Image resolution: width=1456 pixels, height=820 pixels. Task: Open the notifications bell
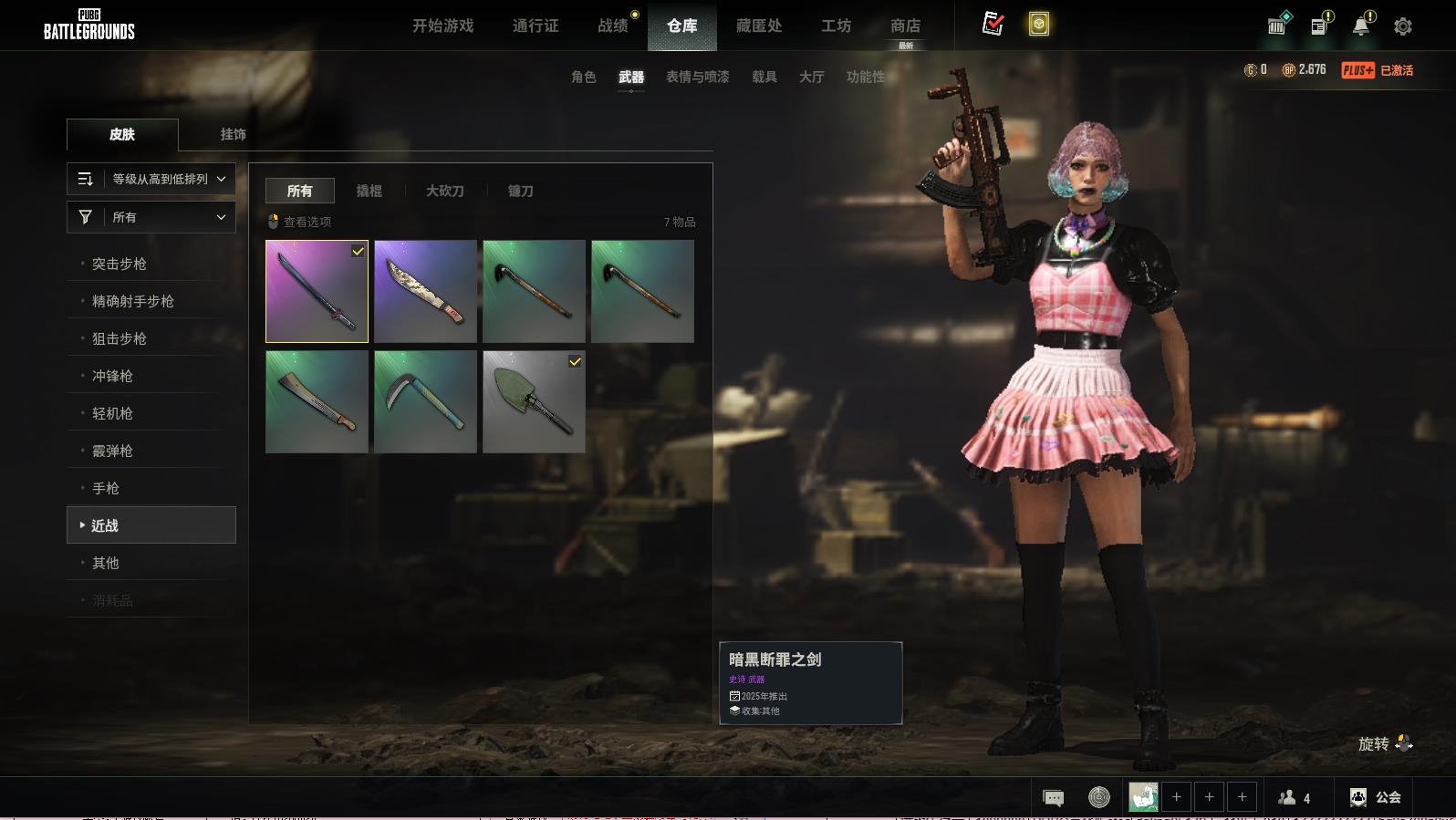1361,26
